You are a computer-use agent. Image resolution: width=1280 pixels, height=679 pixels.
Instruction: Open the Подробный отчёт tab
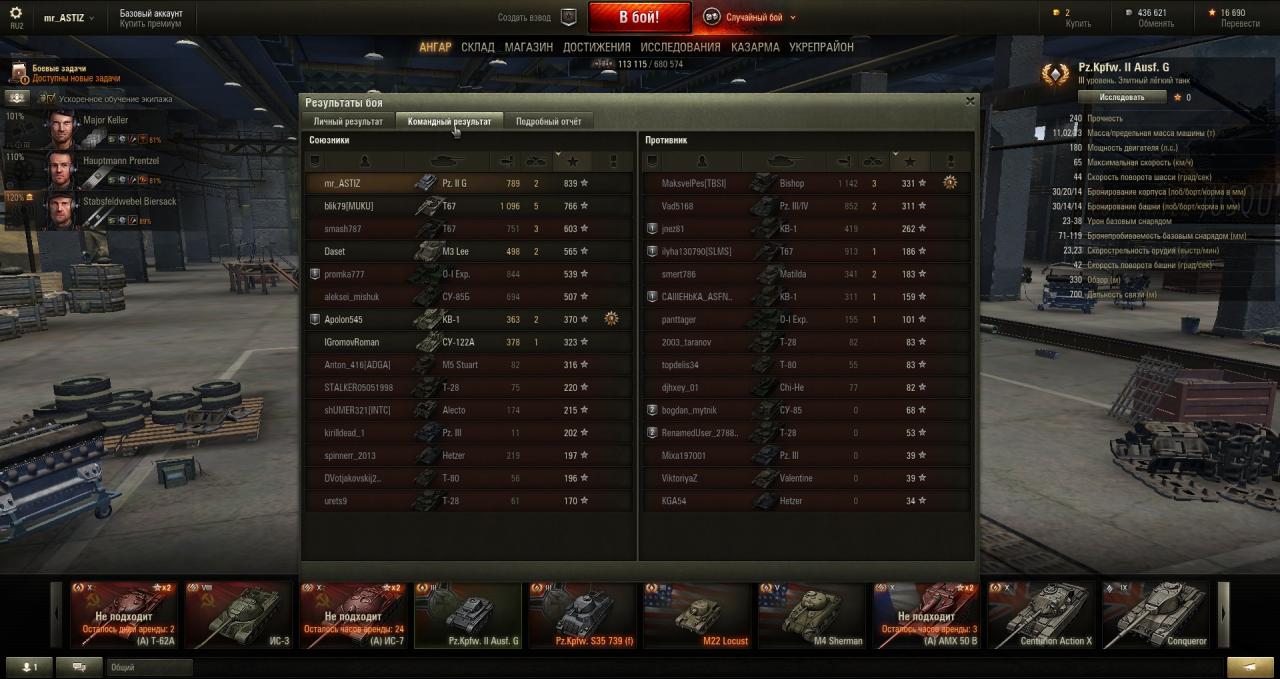tap(548, 121)
